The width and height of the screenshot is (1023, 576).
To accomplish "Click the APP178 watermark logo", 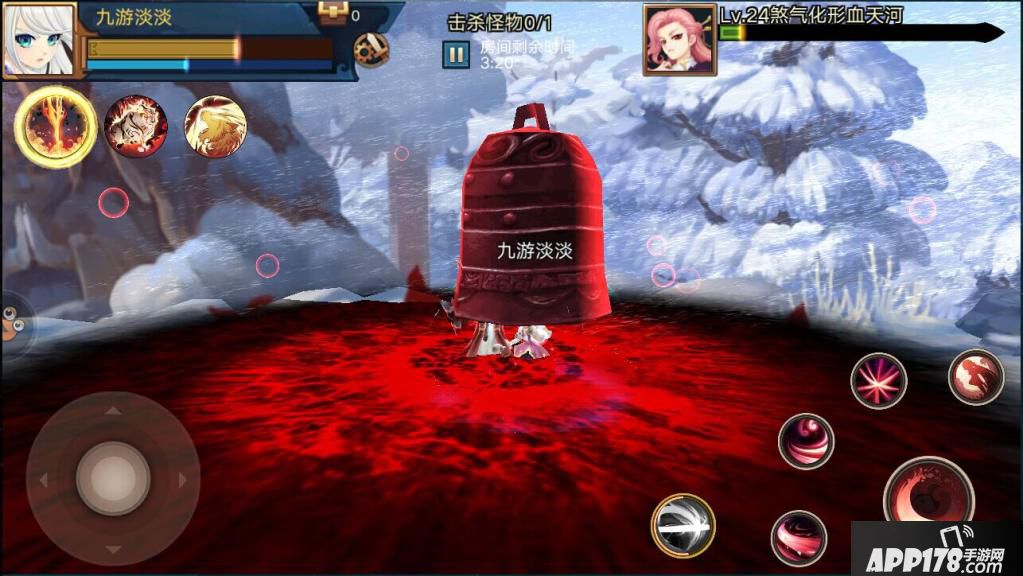I will 936,549.
